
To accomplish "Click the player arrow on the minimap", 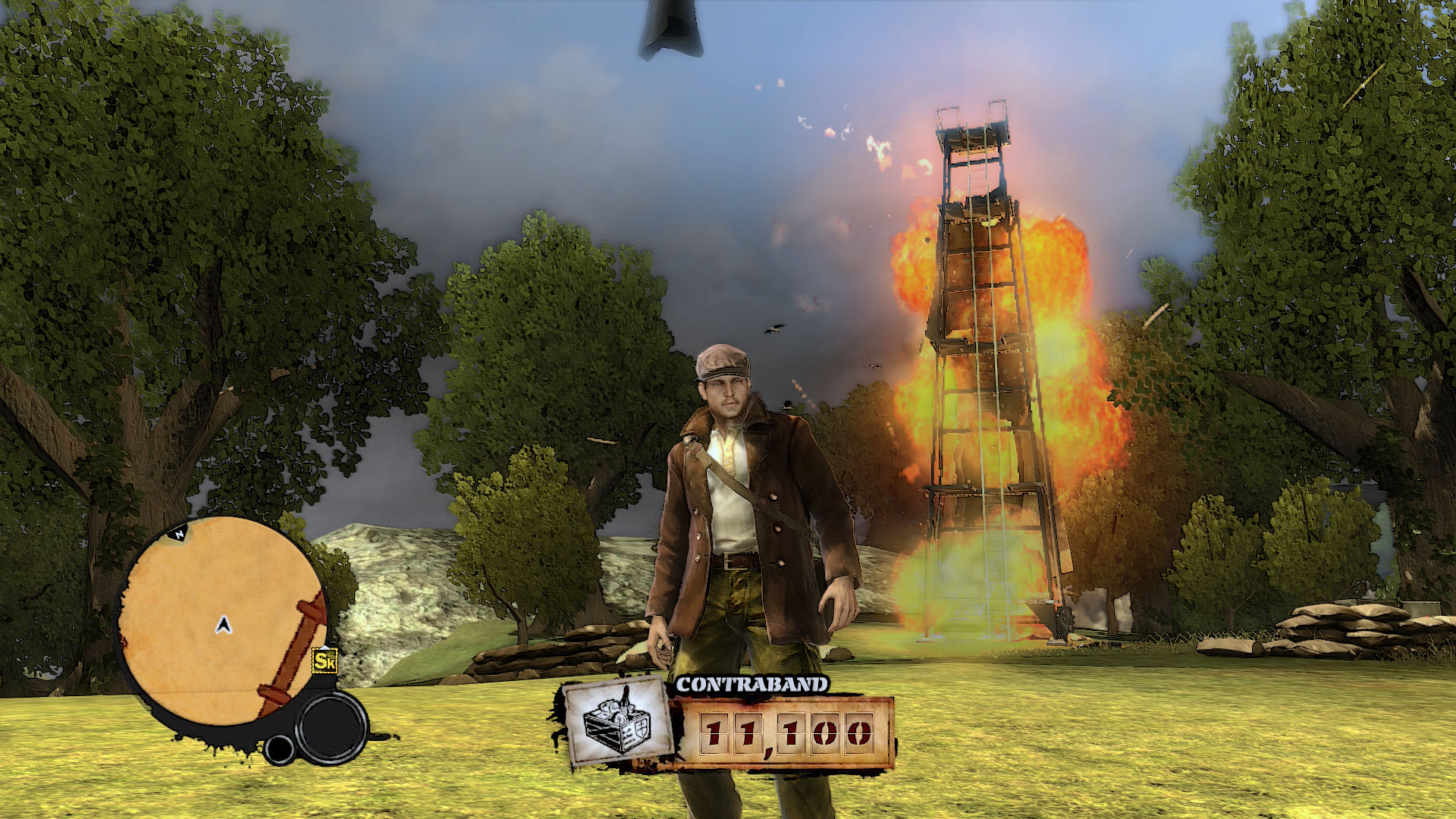I will (x=223, y=625).
